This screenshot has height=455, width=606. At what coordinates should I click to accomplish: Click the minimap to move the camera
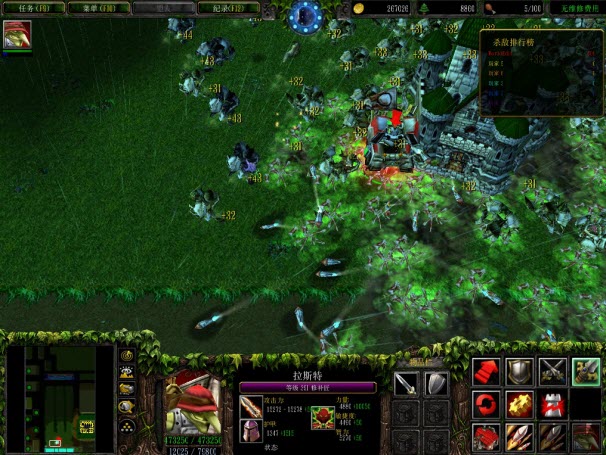pyautogui.click(x=60, y=398)
